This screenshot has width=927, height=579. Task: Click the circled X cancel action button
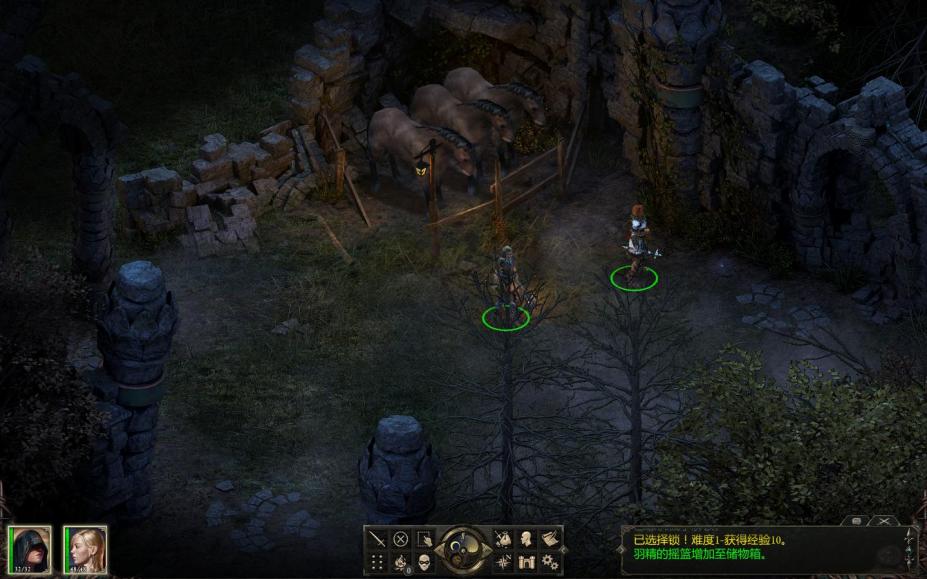tap(400, 538)
